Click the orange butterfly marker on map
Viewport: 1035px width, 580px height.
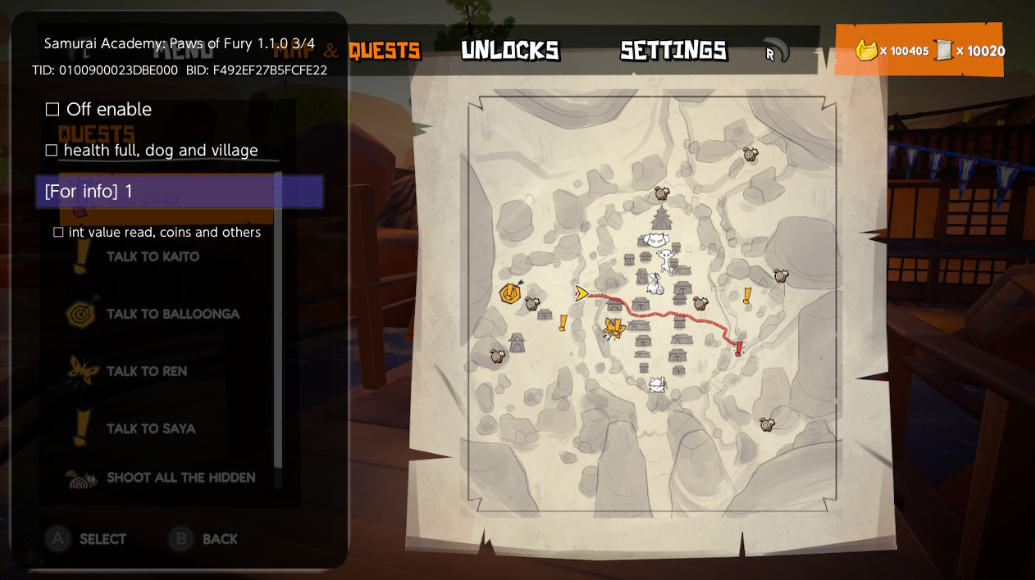(x=614, y=328)
